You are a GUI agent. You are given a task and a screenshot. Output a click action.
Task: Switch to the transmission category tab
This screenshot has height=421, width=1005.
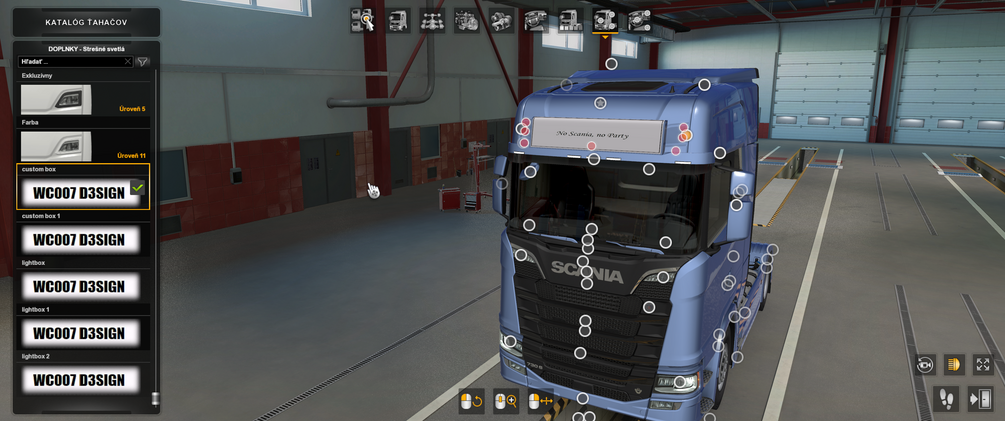click(500, 20)
